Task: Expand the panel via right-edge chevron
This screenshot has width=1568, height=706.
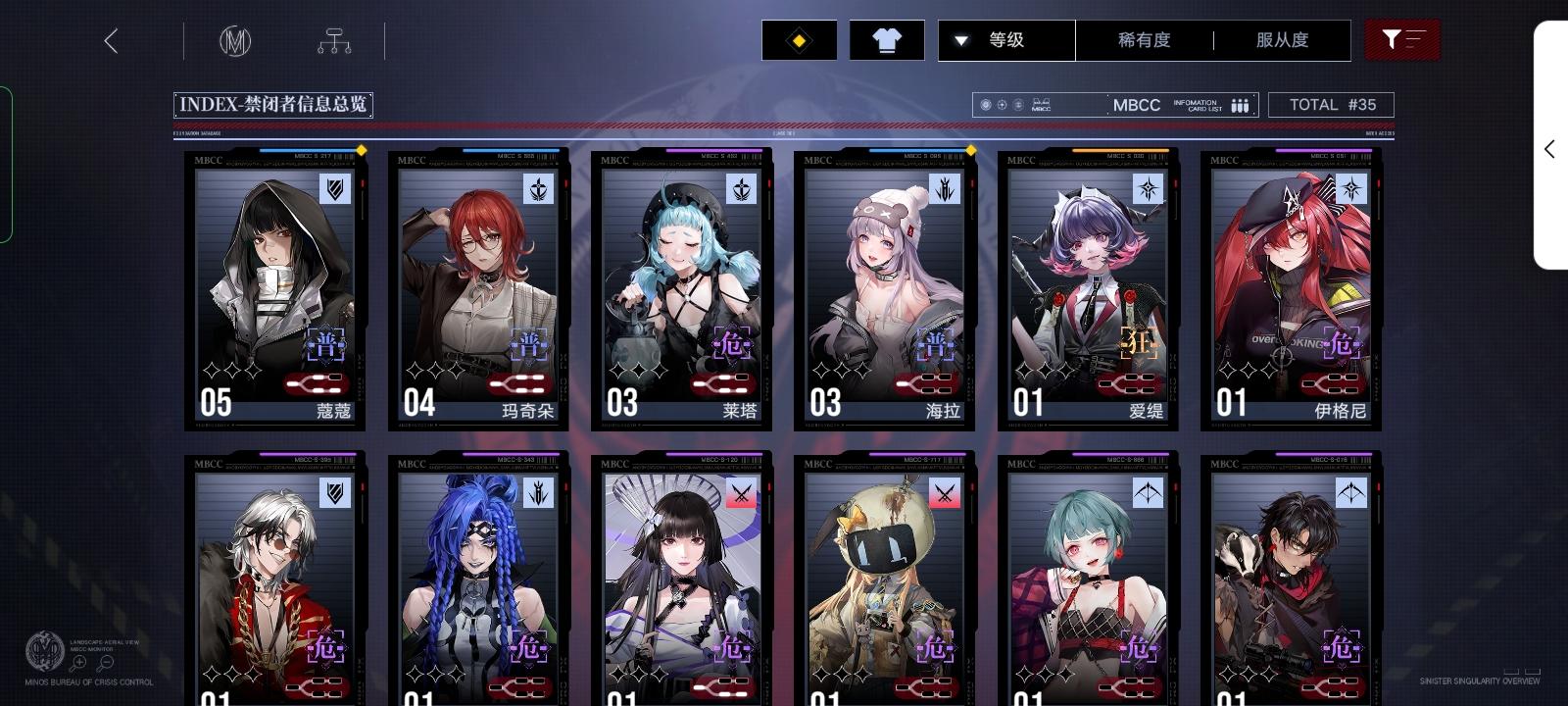Action: [1549, 149]
